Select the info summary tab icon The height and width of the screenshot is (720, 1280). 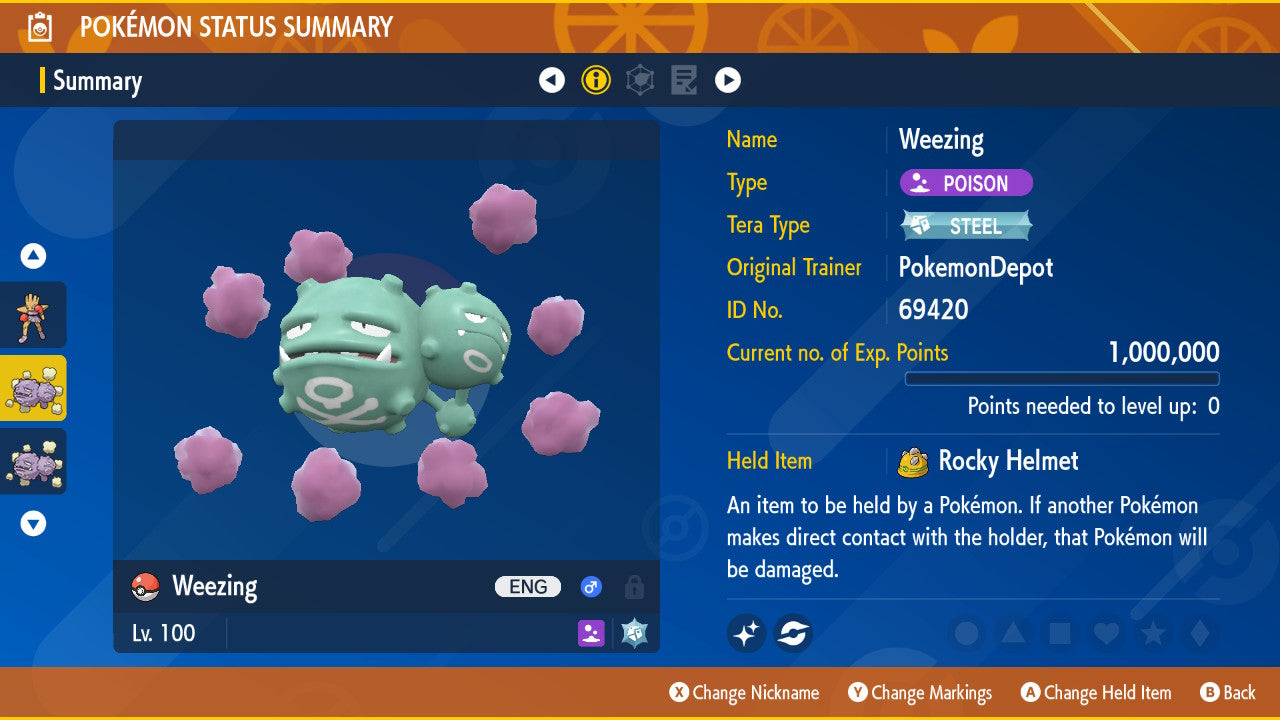(x=596, y=80)
